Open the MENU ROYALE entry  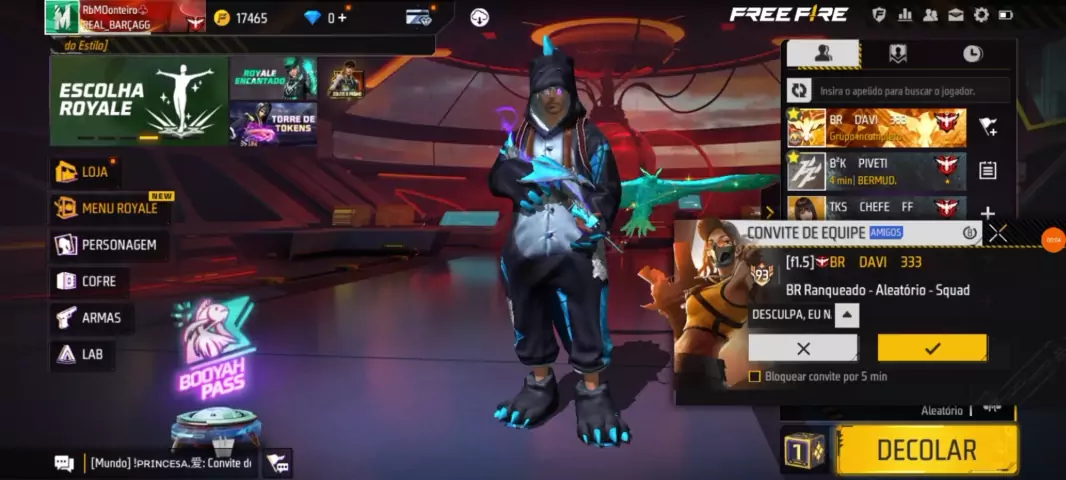[x=108, y=208]
